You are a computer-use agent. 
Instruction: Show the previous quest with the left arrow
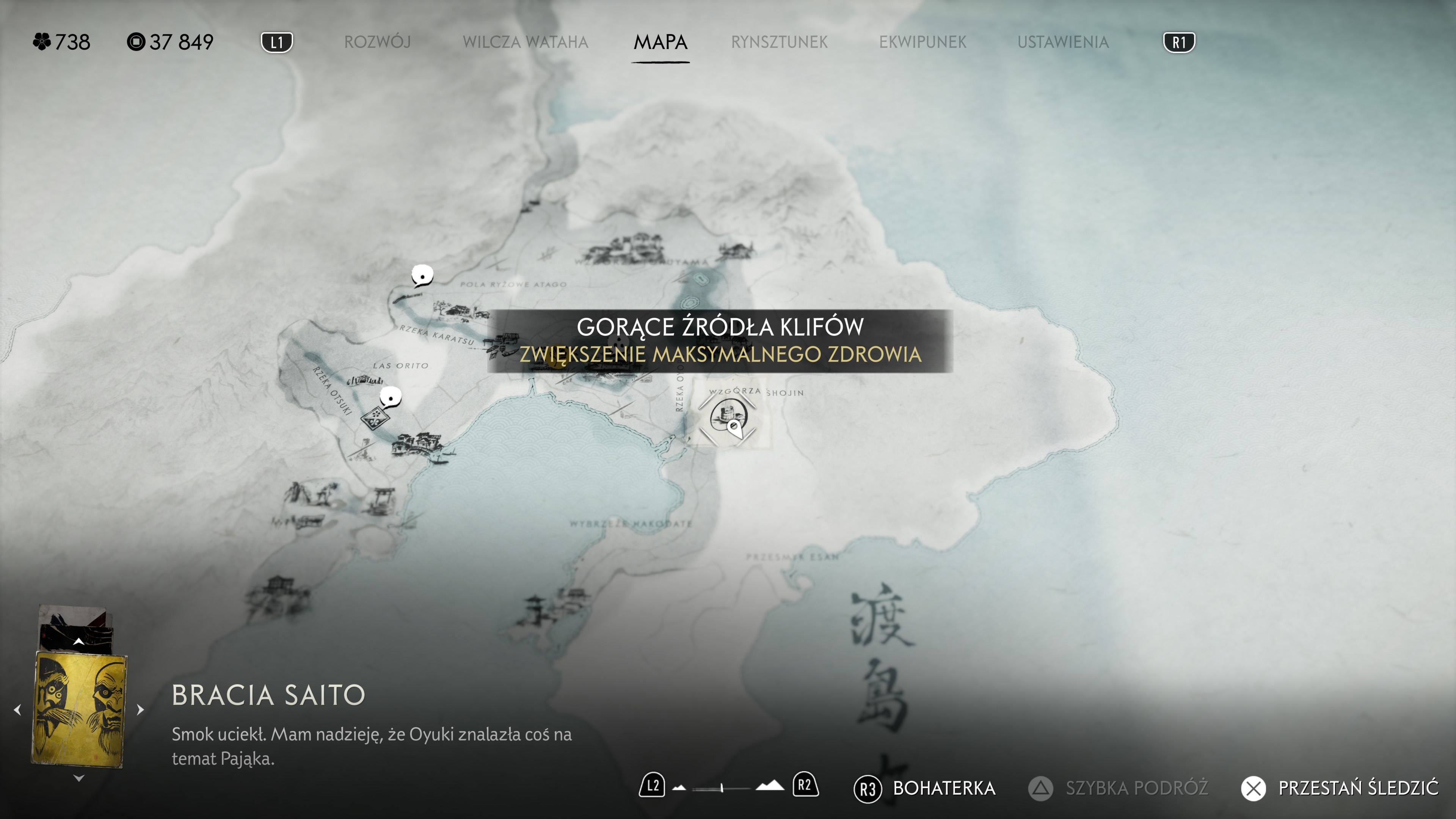click(17, 709)
